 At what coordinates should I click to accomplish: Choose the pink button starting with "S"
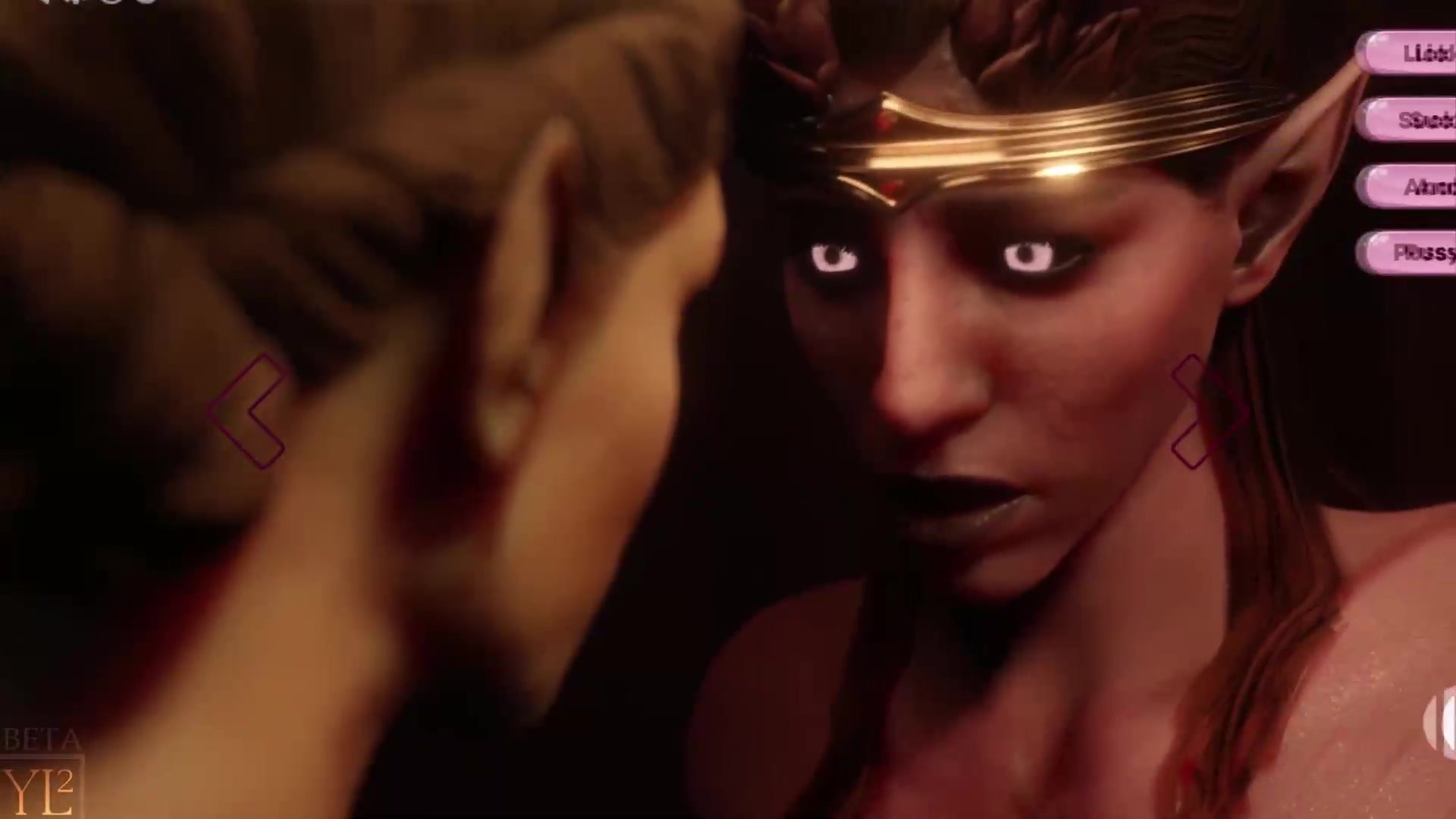click(1410, 120)
